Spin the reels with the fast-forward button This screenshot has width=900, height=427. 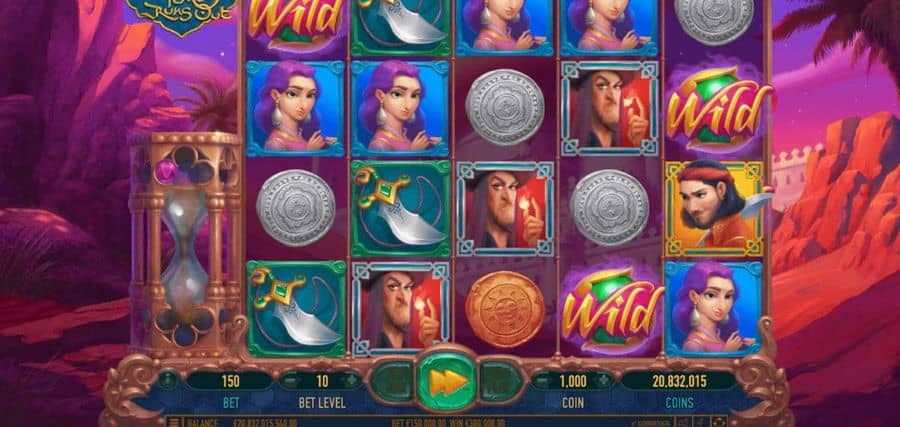pyautogui.click(x=443, y=380)
